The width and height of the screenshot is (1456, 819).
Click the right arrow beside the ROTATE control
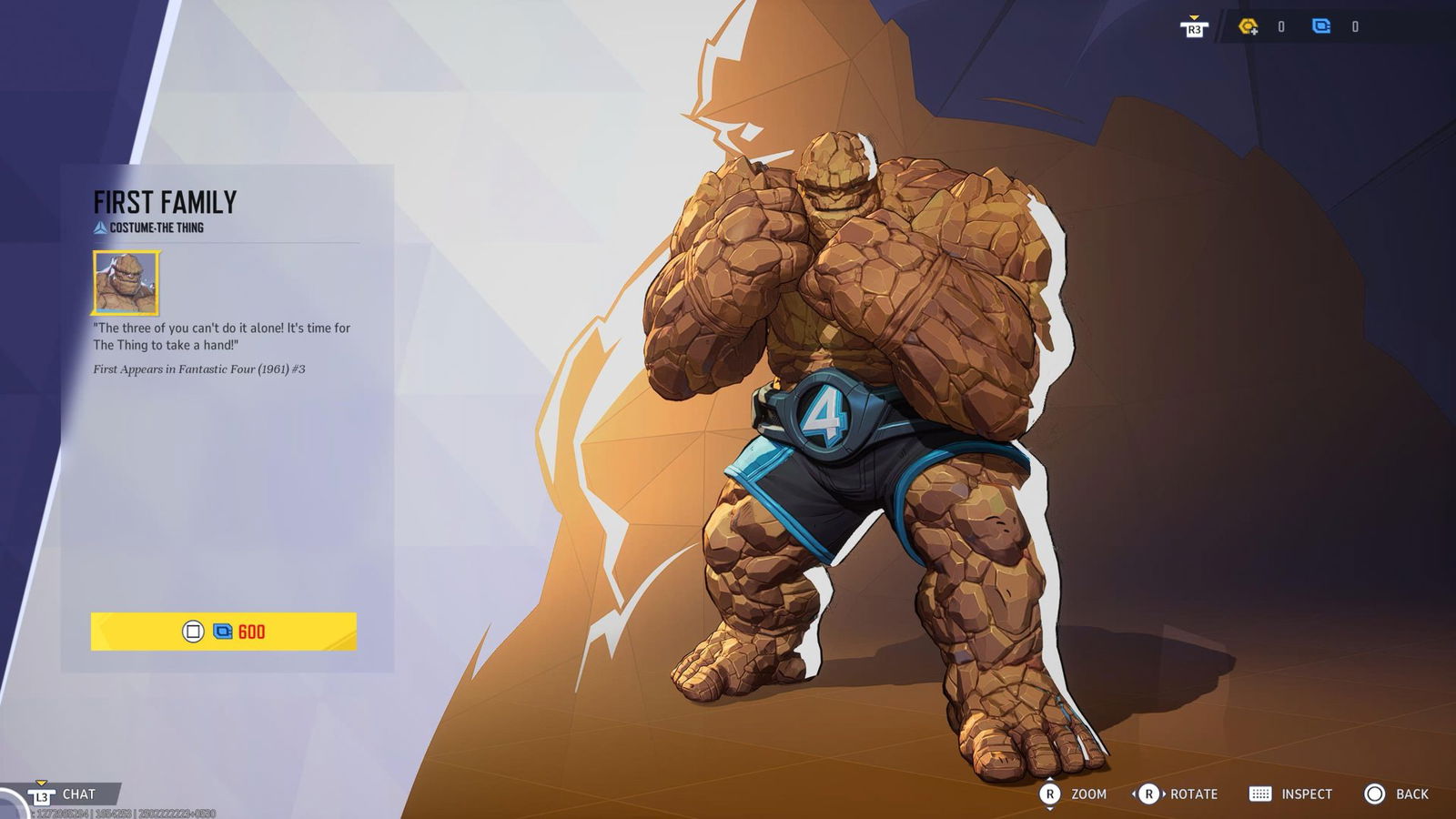pyautogui.click(x=1164, y=794)
